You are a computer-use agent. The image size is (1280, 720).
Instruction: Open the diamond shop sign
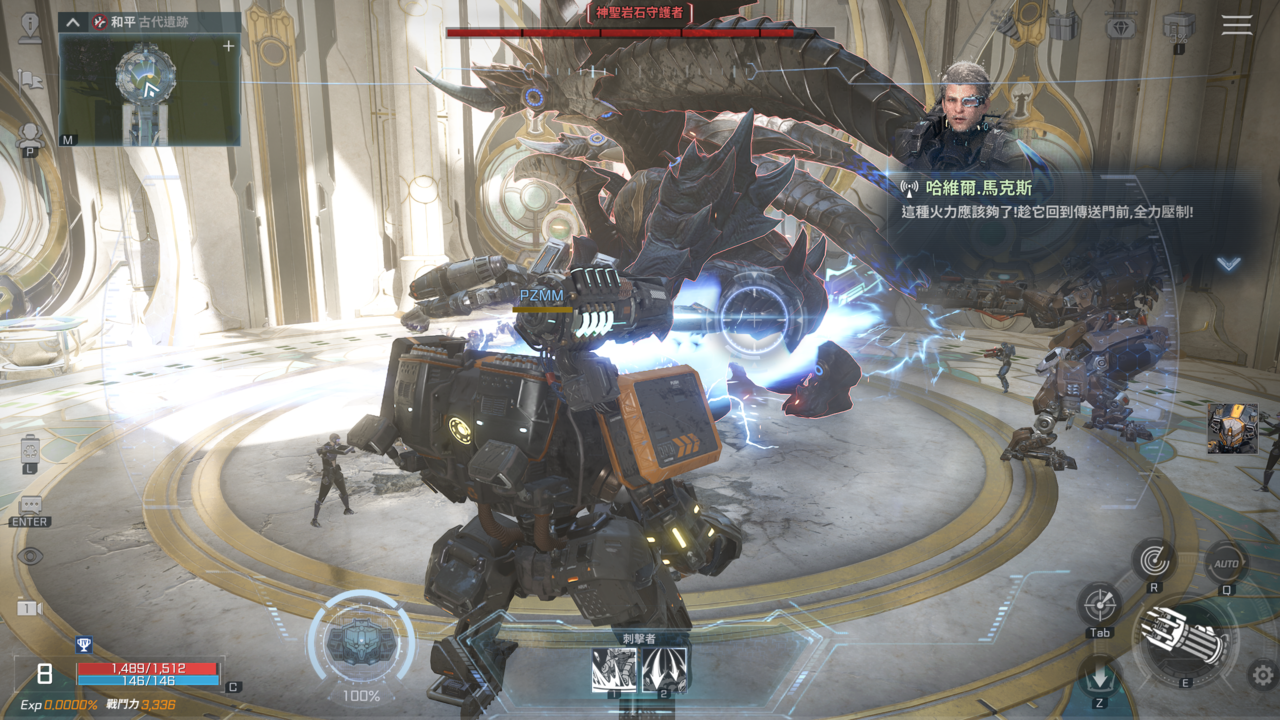coord(1121,27)
